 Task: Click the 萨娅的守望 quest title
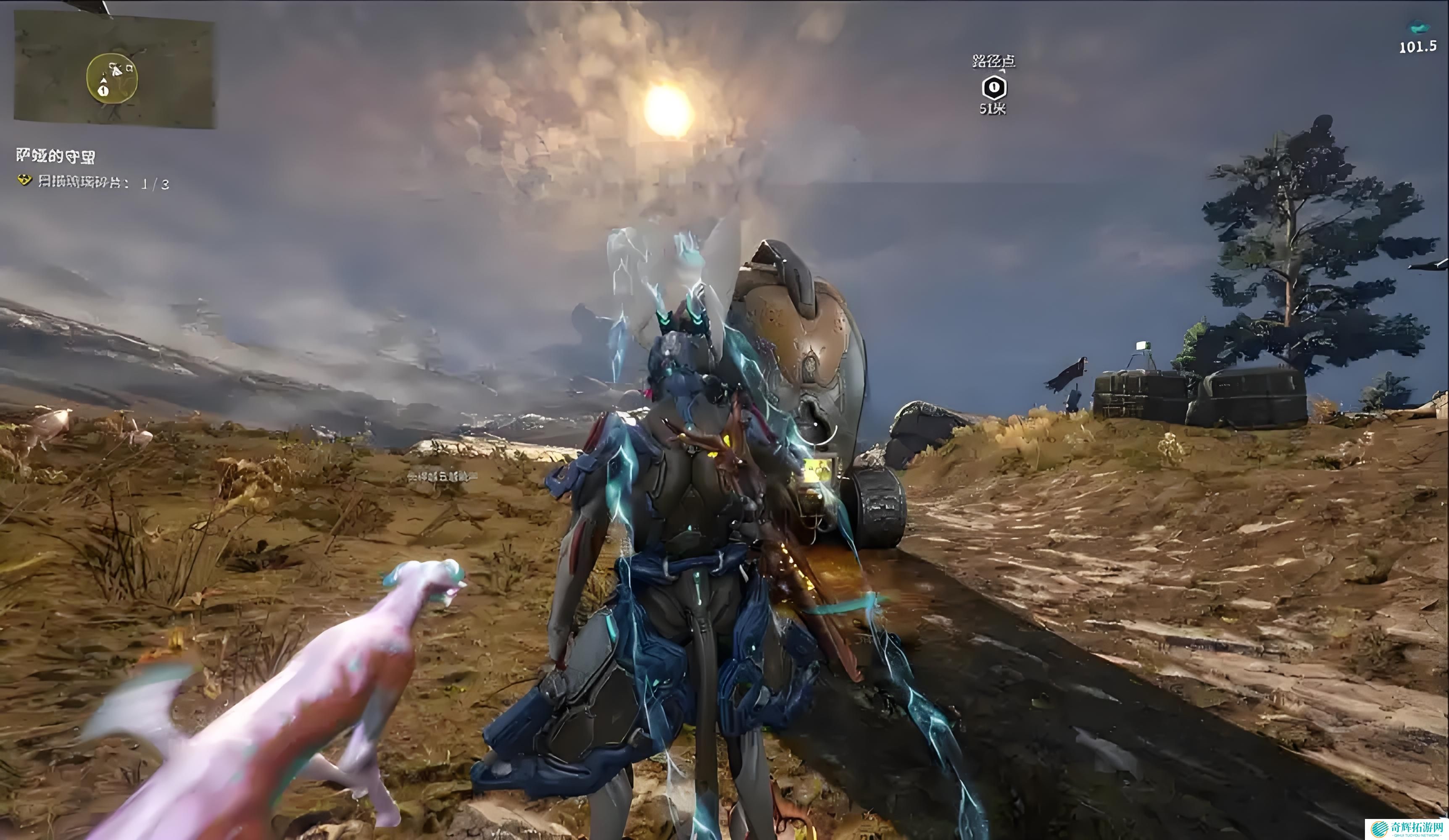[56, 156]
